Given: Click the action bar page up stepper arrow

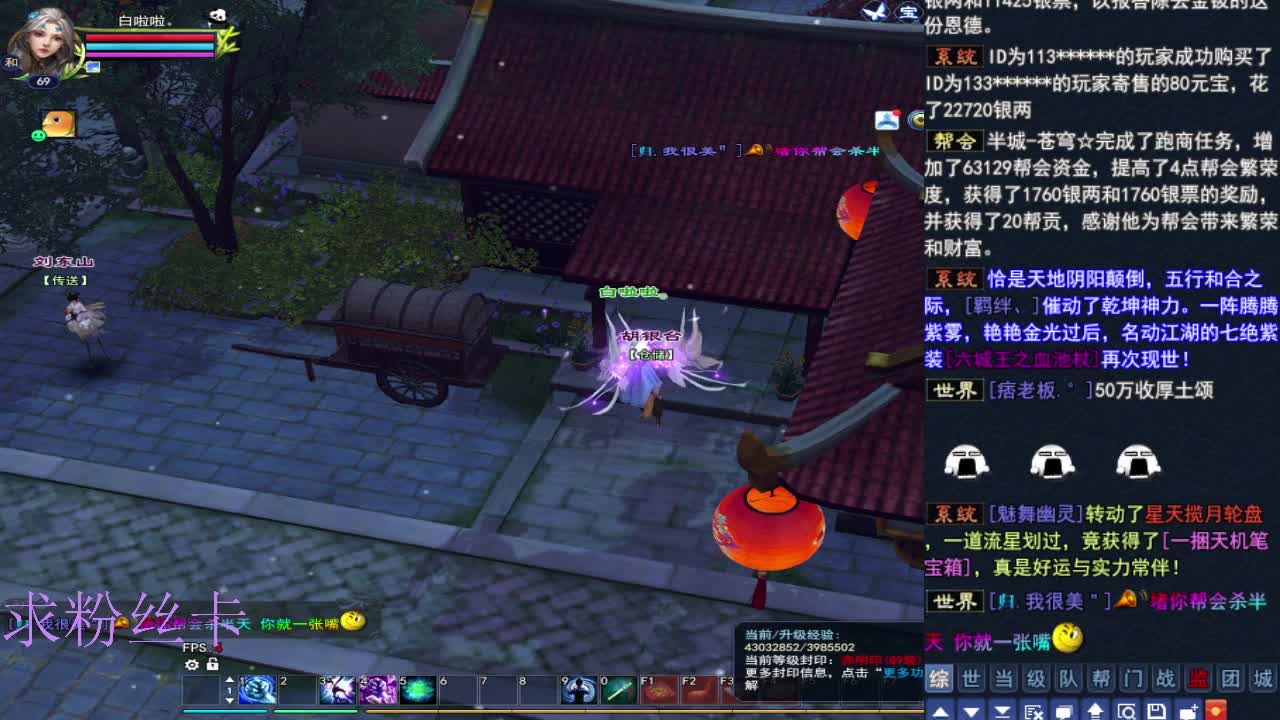Looking at the screenshot, I should click(229, 678).
